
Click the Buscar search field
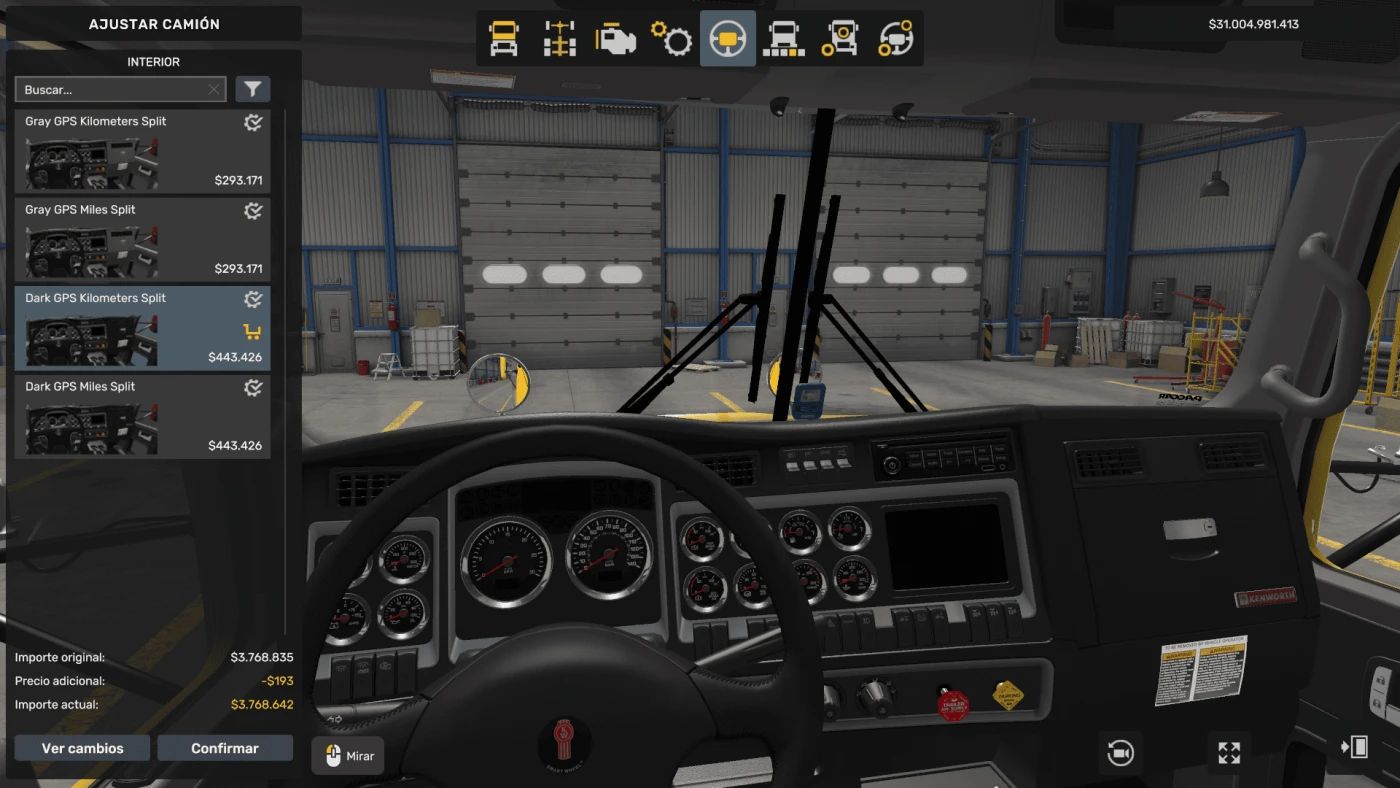pos(110,90)
